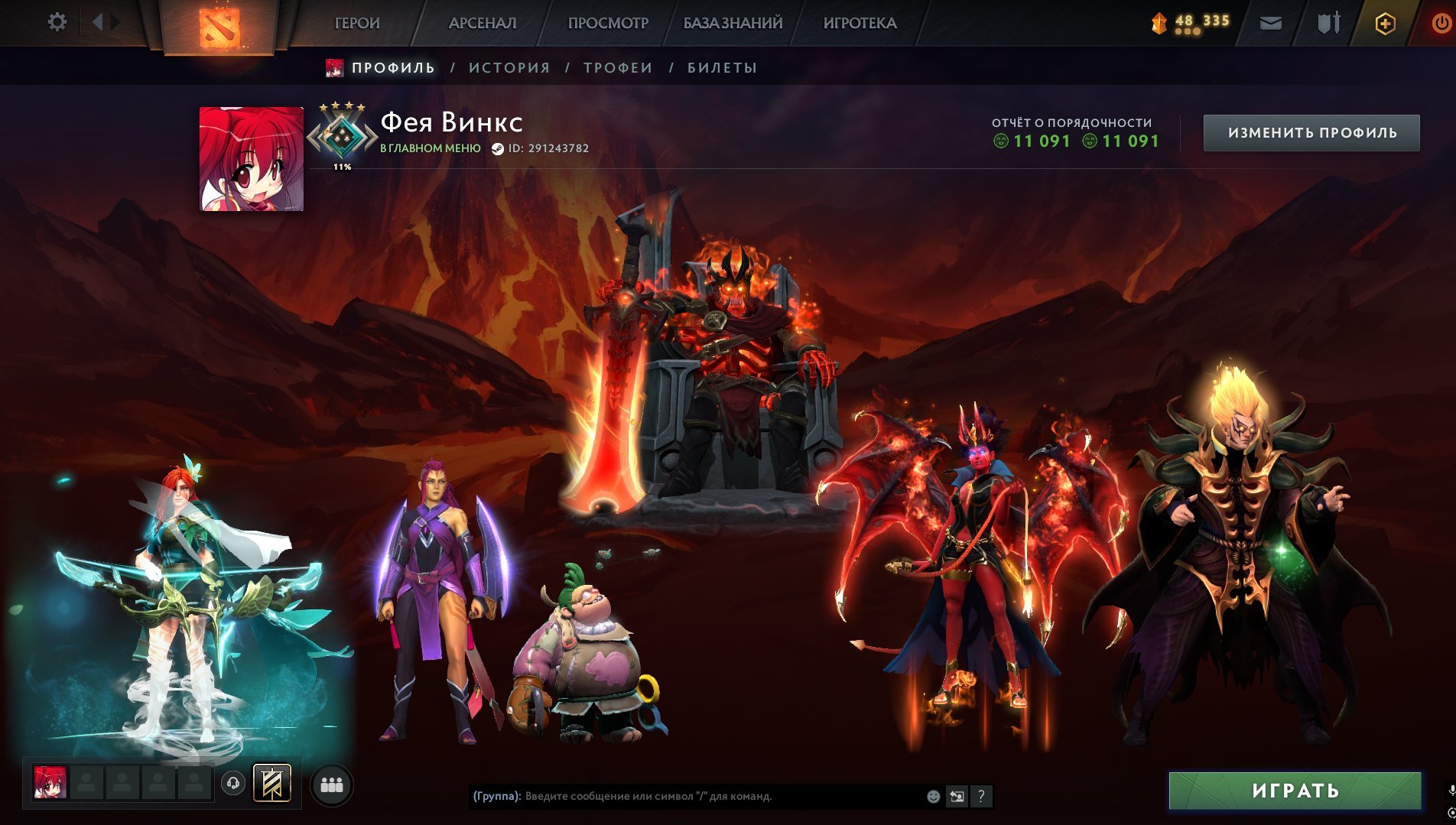Click the ИЗМЕНИТЬ ПРОФИЛЬ button
The image size is (1456, 825).
1312,132
